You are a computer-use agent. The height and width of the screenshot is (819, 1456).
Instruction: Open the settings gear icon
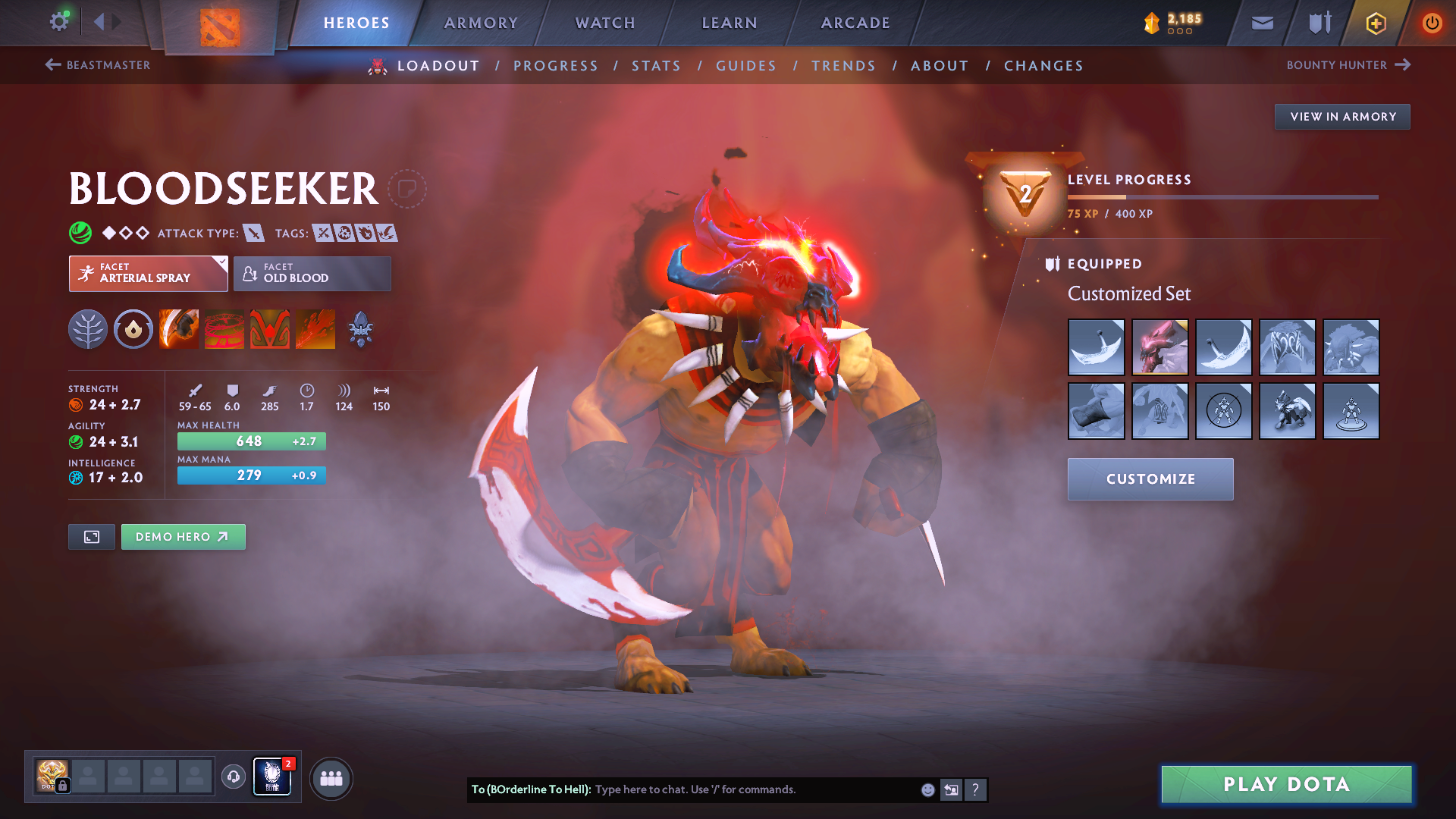click(x=59, y=21)
